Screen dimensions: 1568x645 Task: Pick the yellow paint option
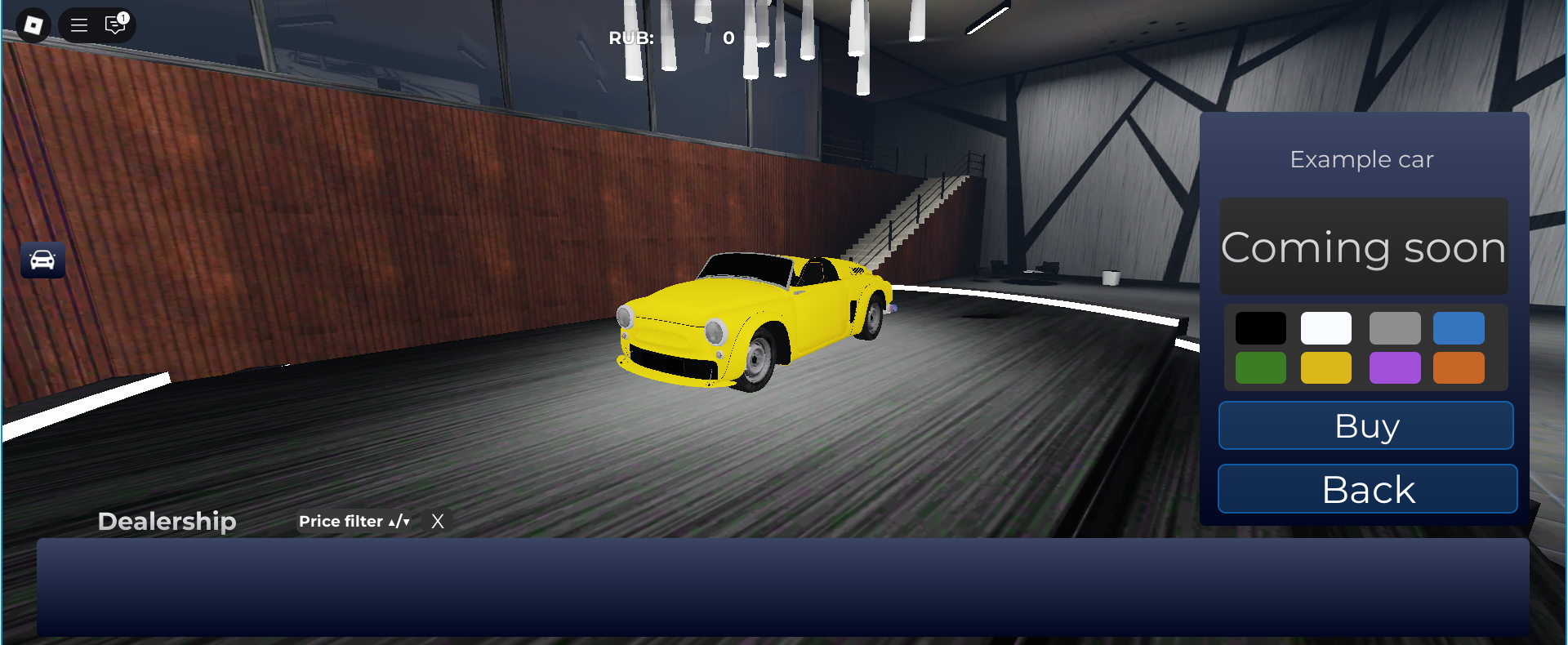pos(1326,367)
